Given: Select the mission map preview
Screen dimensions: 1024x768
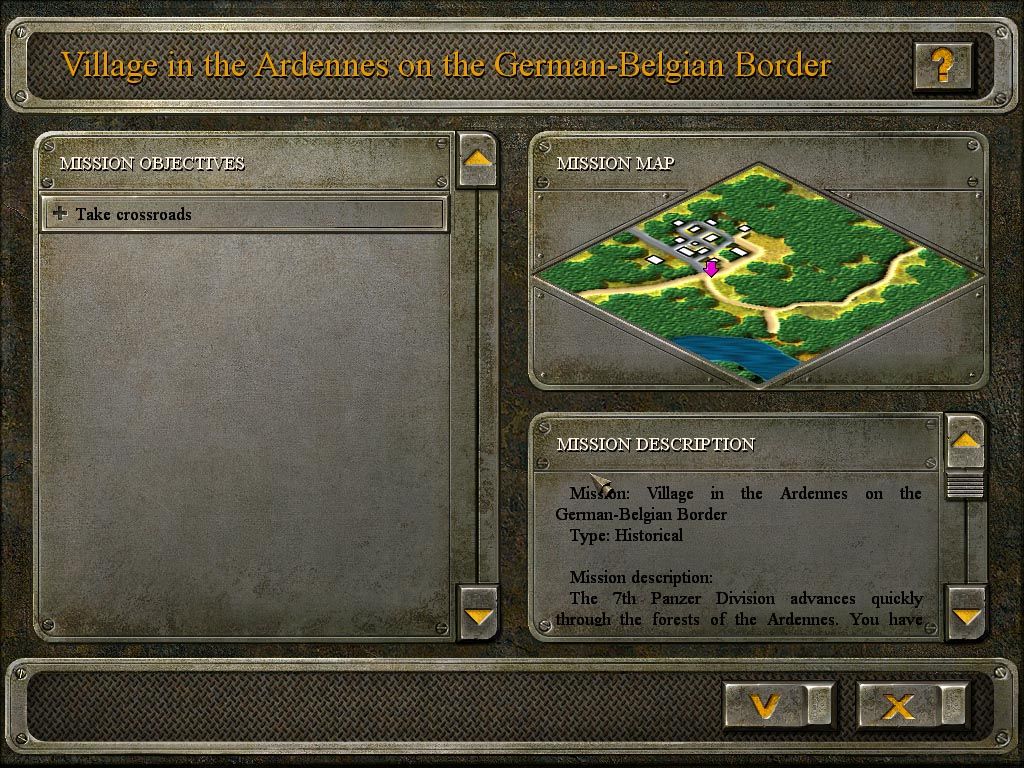Looking at the screenshot, I should tap(757, 274).
